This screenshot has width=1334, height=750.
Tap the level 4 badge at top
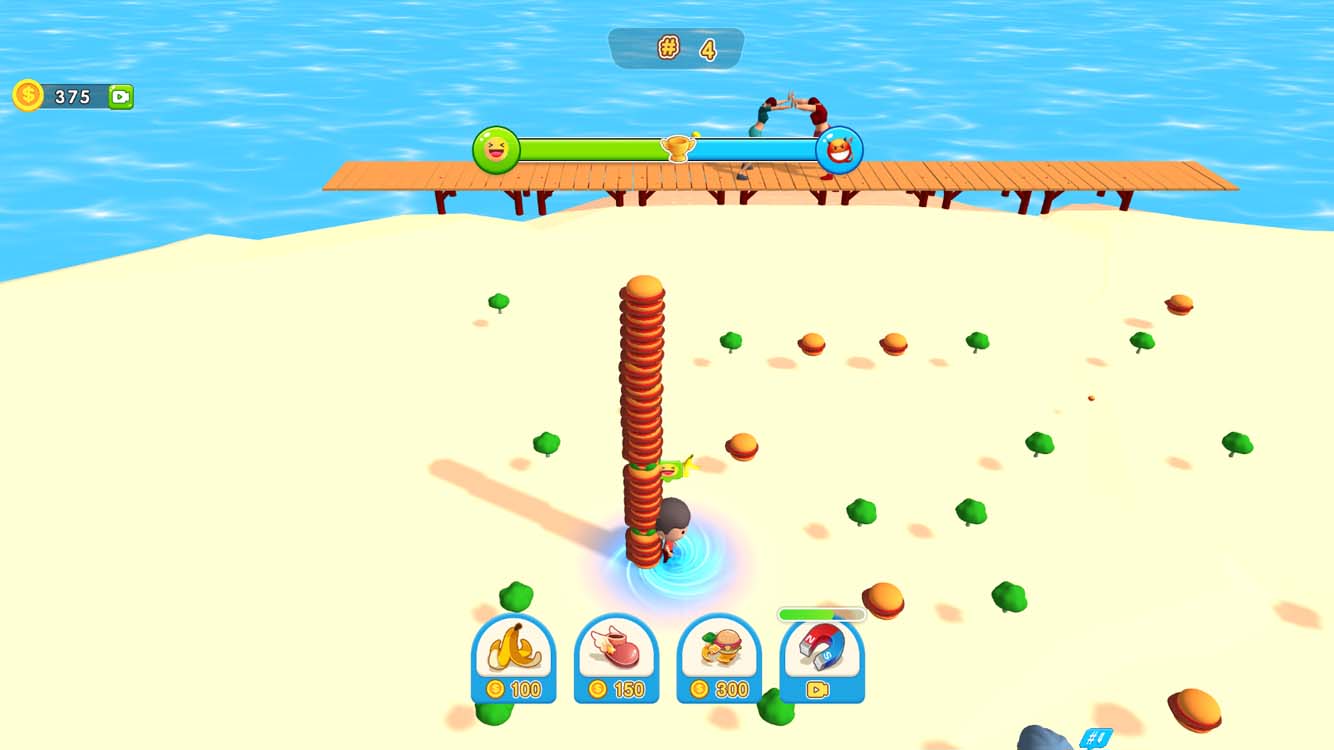click(677, 46)
